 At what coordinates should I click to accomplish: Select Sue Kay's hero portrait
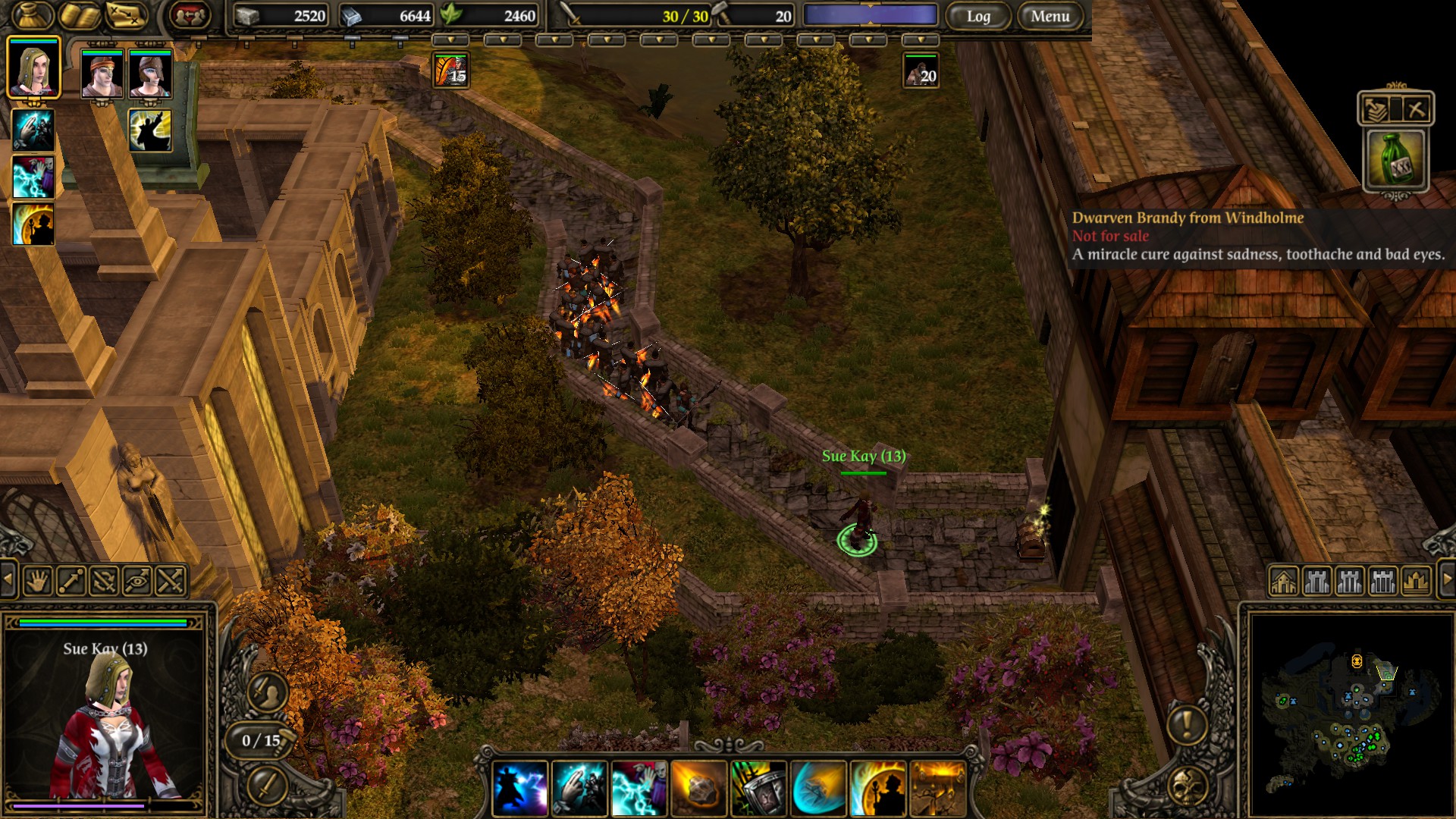pyautogui.click(x=33, y=68)
